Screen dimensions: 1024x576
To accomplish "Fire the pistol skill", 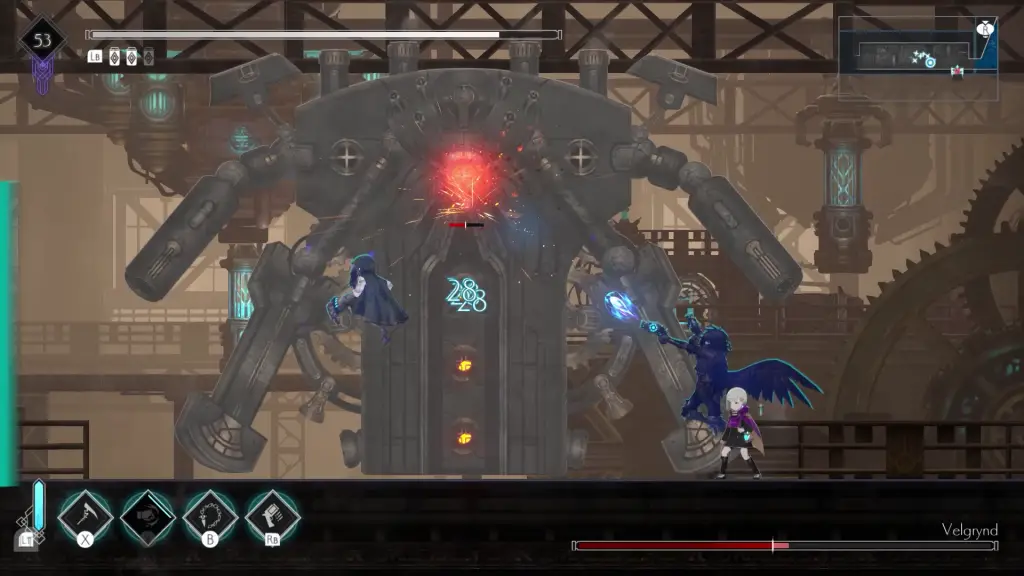I will pyautogui.click(x=273, y=516).
